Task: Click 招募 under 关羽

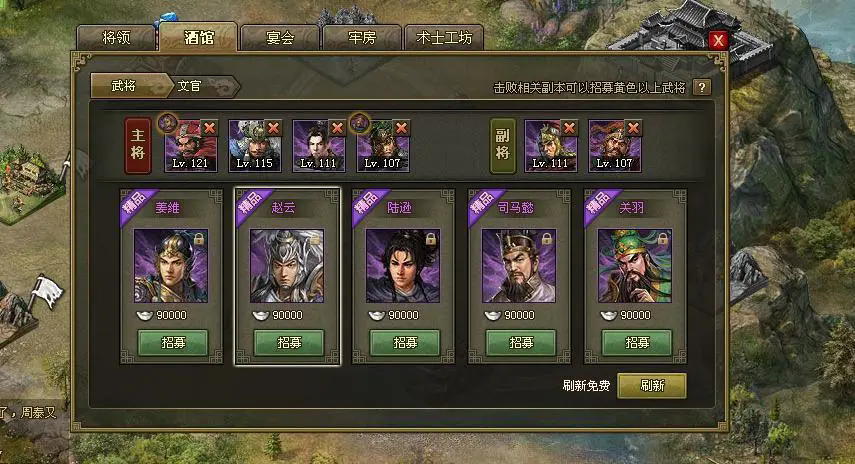Action: pyautogui.click(x=636, y=342)
